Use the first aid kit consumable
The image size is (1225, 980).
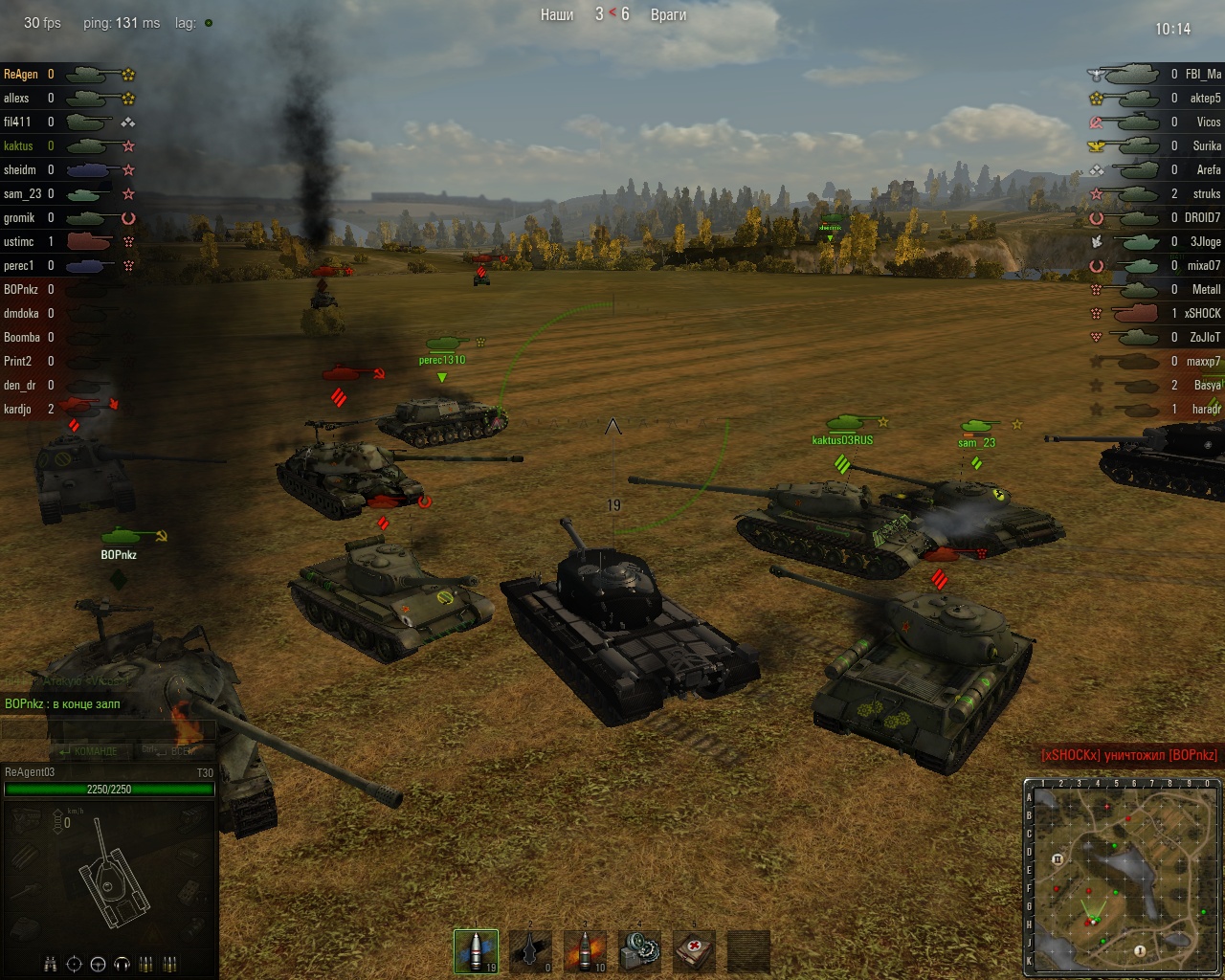point(694,951)
